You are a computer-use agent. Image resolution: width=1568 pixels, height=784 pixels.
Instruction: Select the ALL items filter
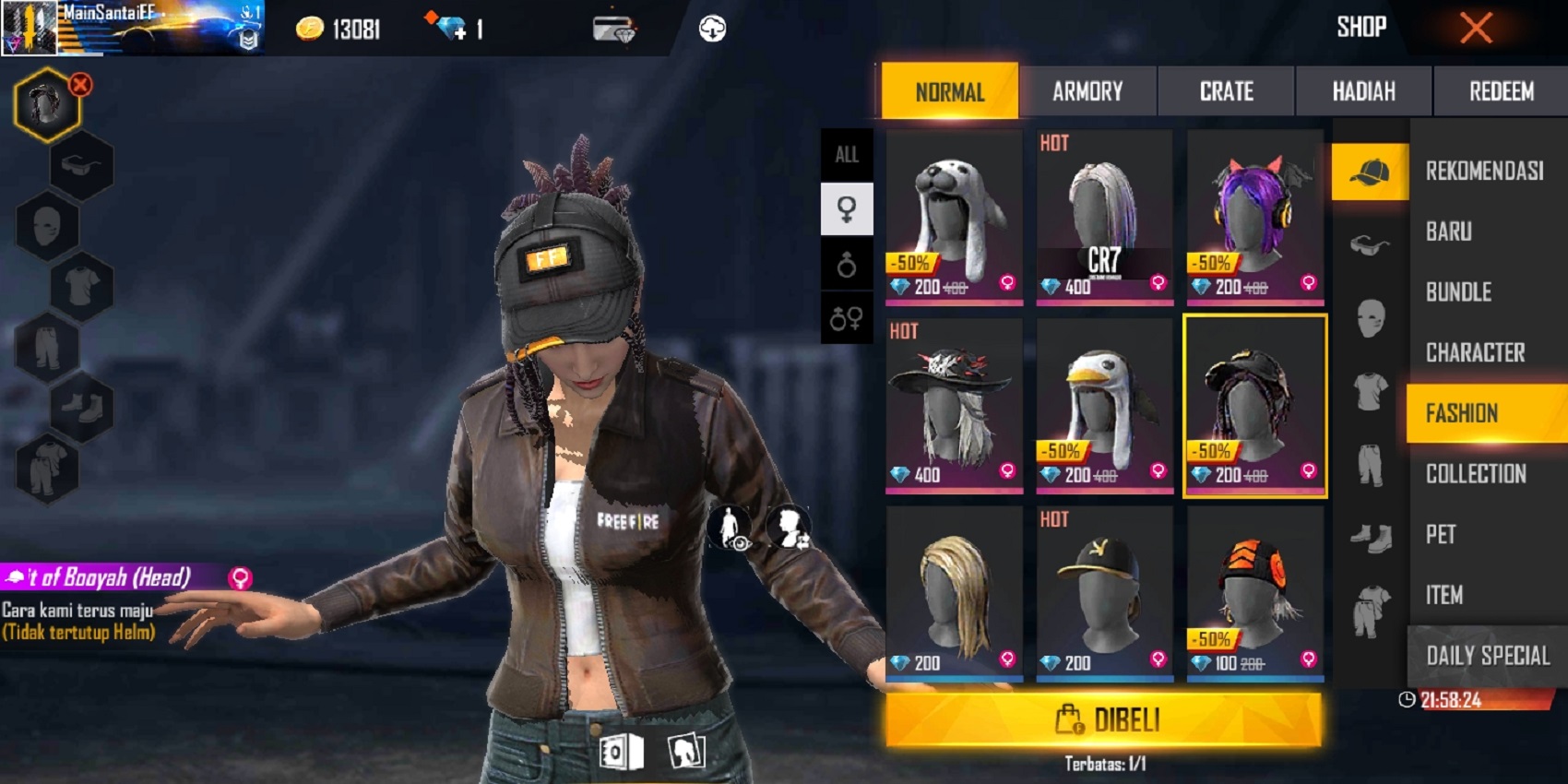click(847, 154)
